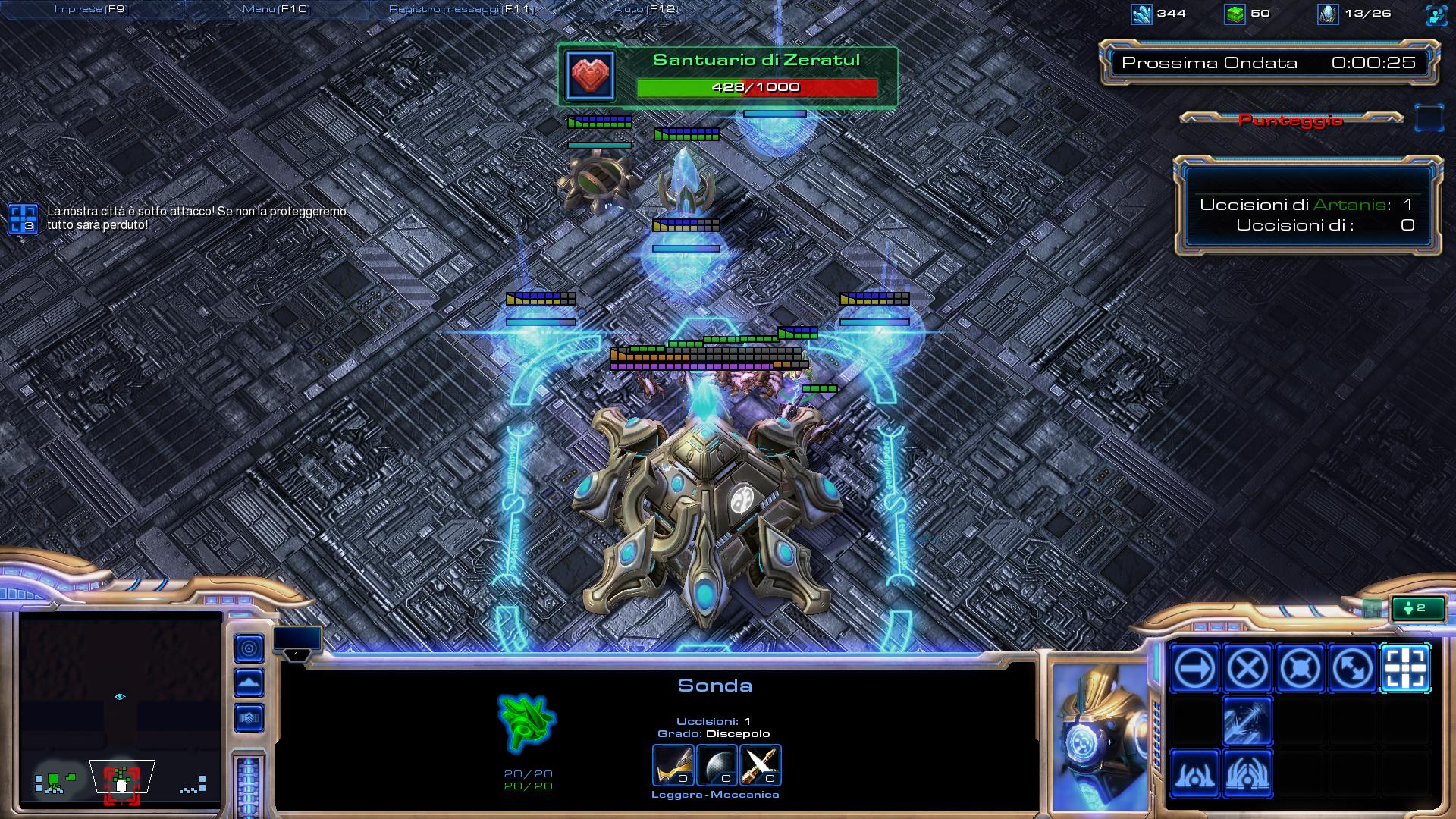Open the Imprese (F9) menu
Image resolution: width=1456 pixels, height=819 pixels.
tap(92, 10)
